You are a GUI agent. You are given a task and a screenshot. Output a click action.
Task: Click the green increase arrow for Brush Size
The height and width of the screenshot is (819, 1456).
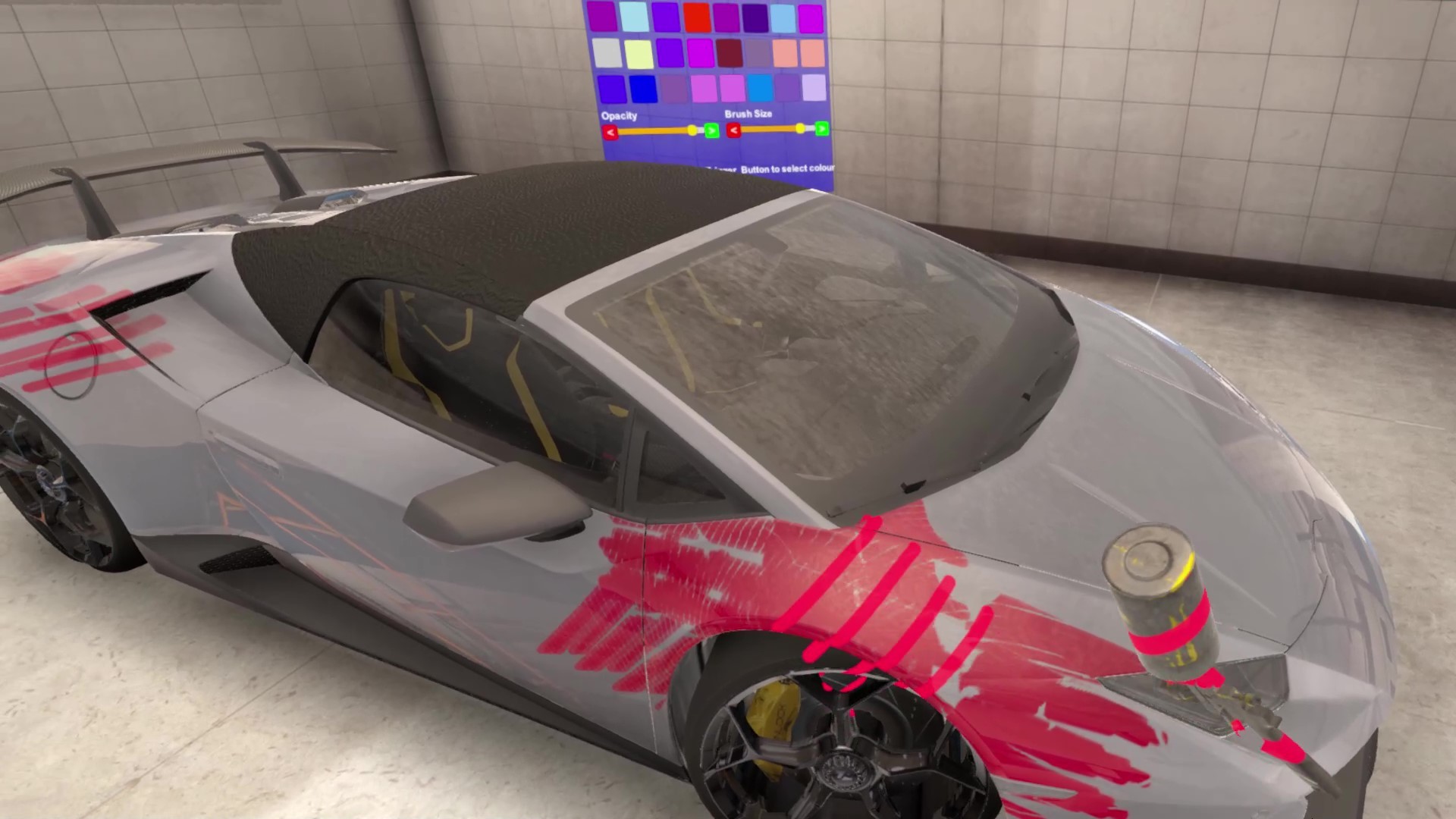click(x=821, y=129)
